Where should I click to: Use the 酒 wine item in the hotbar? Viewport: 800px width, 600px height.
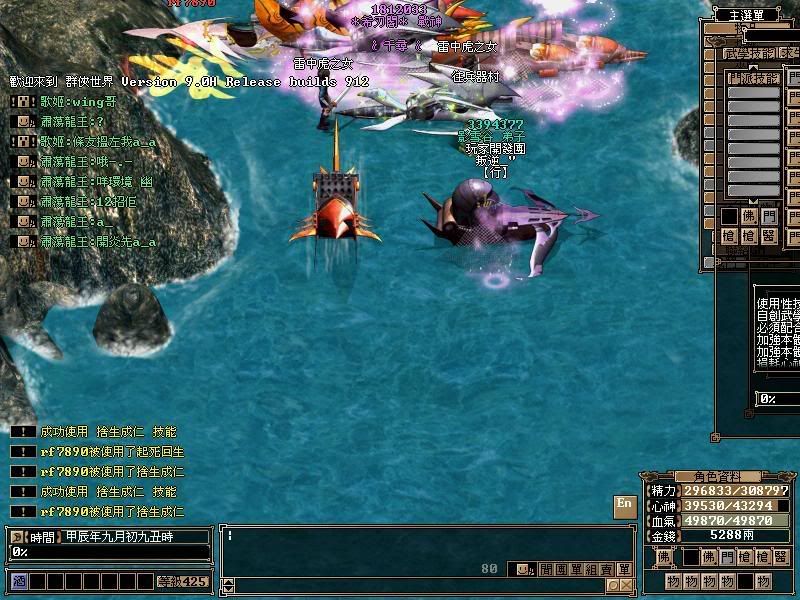[x=17, y=581]
